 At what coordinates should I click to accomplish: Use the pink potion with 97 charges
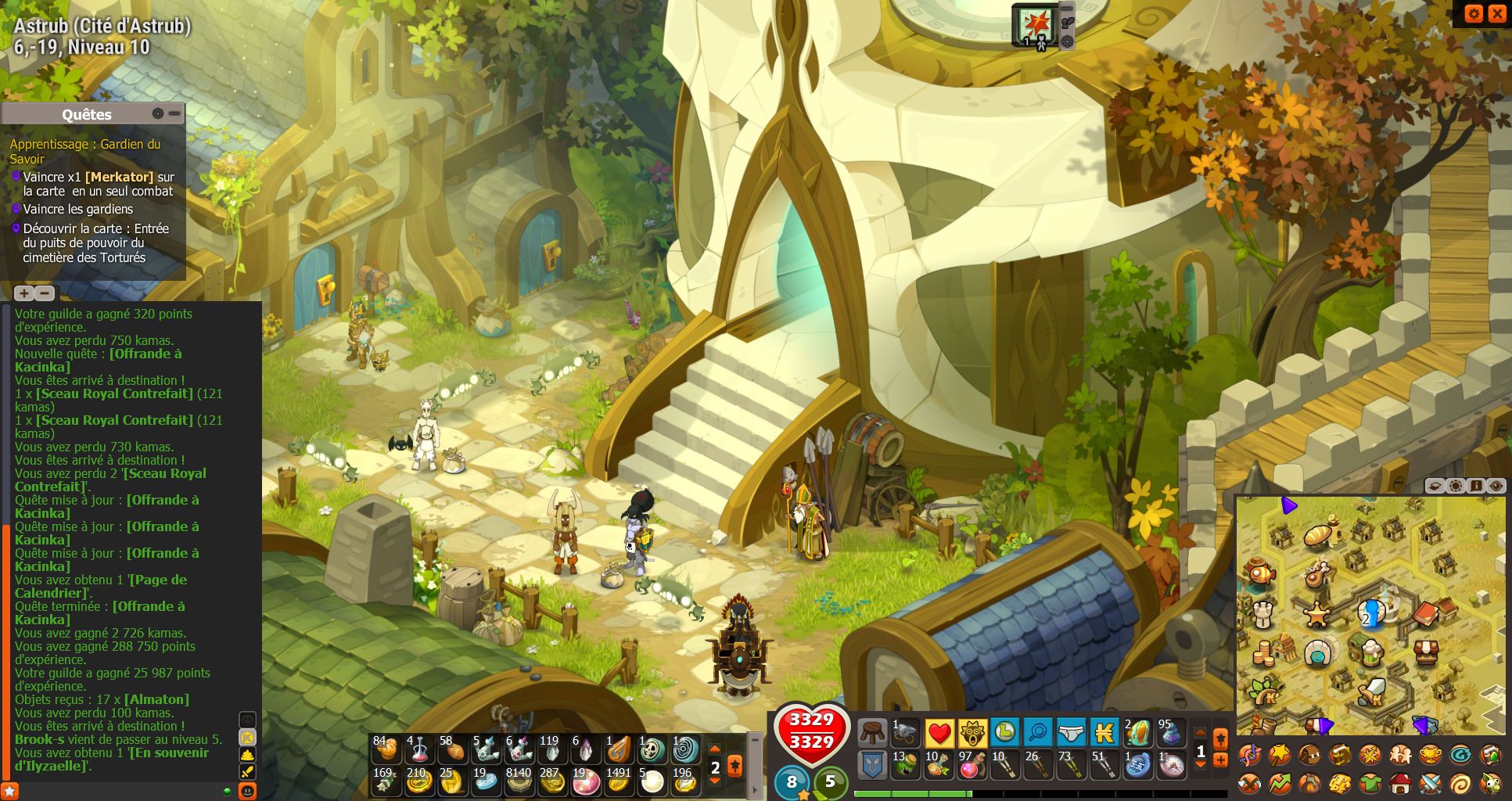tap(971, 765)
